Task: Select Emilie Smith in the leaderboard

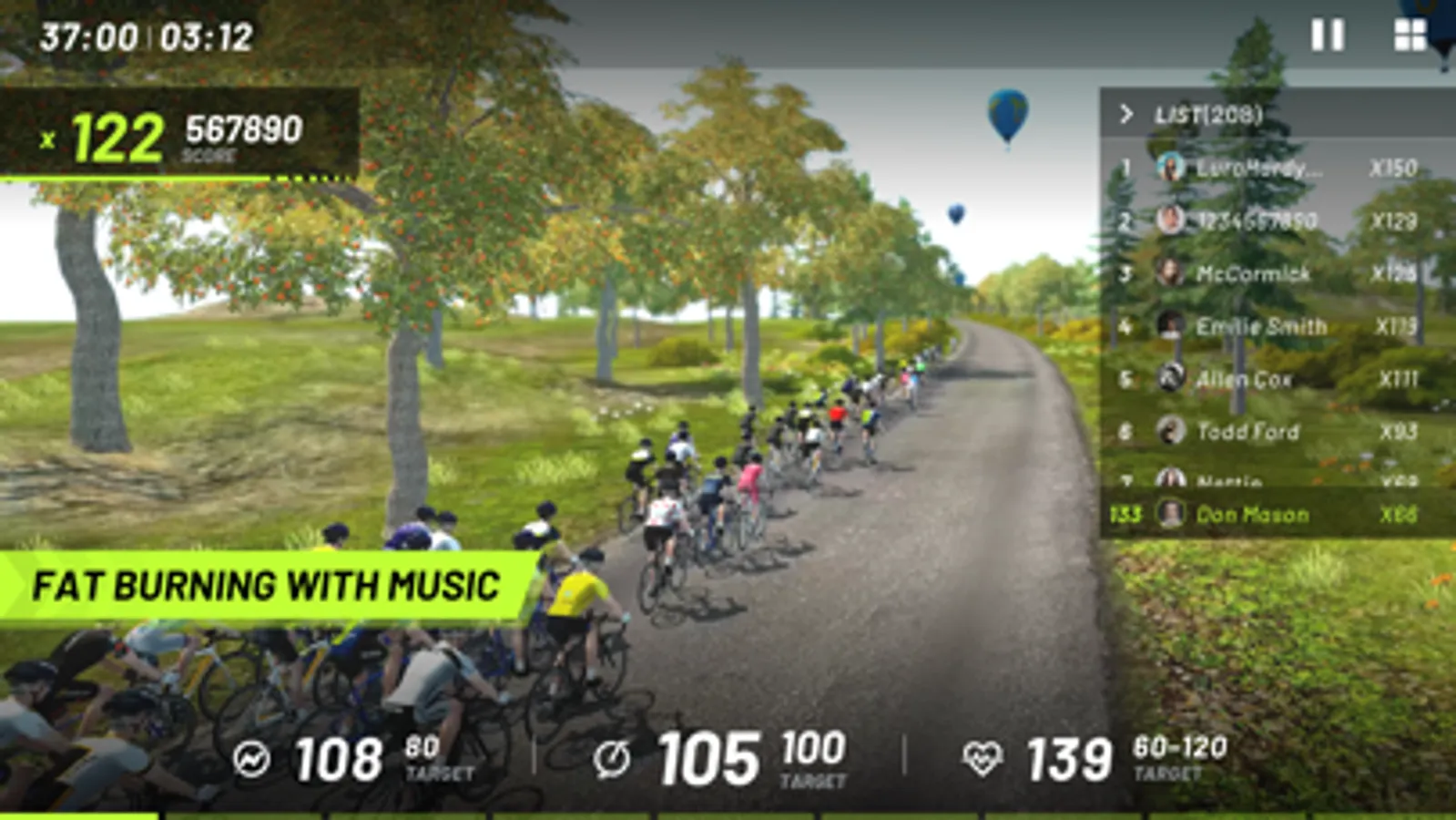Action: pyautogui.click(x=1275, y=326)
